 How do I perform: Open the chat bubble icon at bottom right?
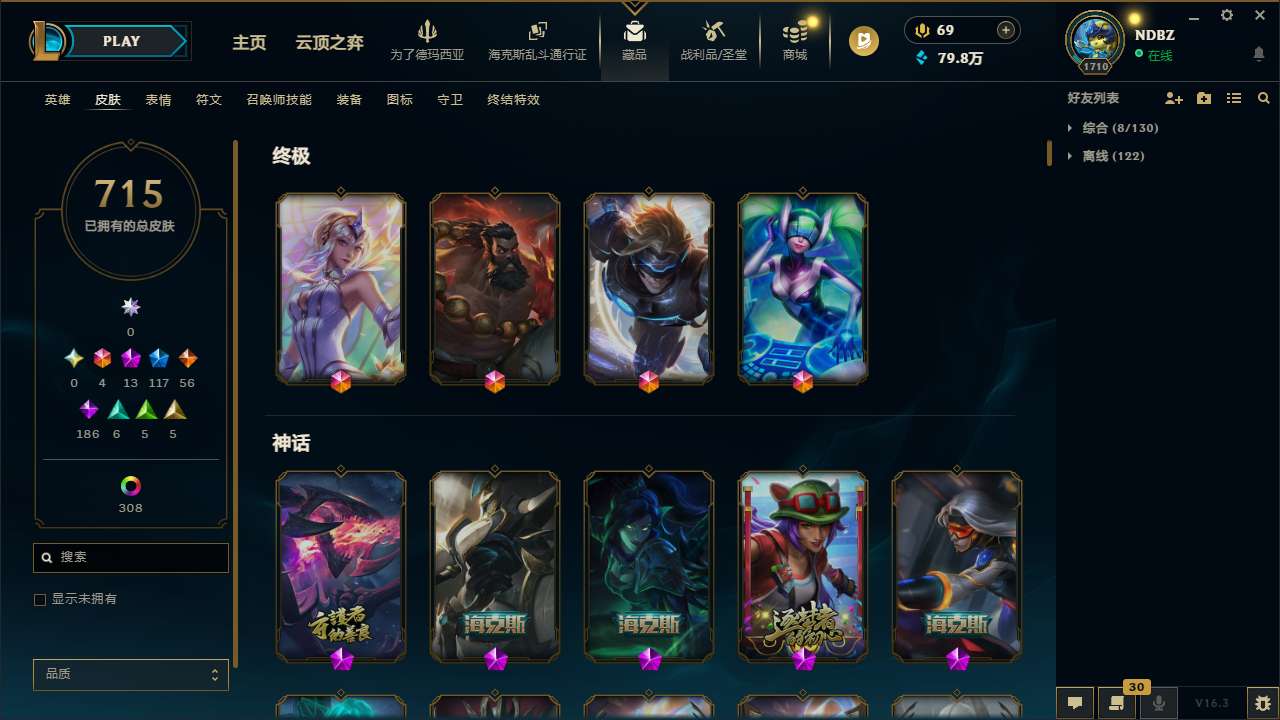click(x=1073, y=703)
